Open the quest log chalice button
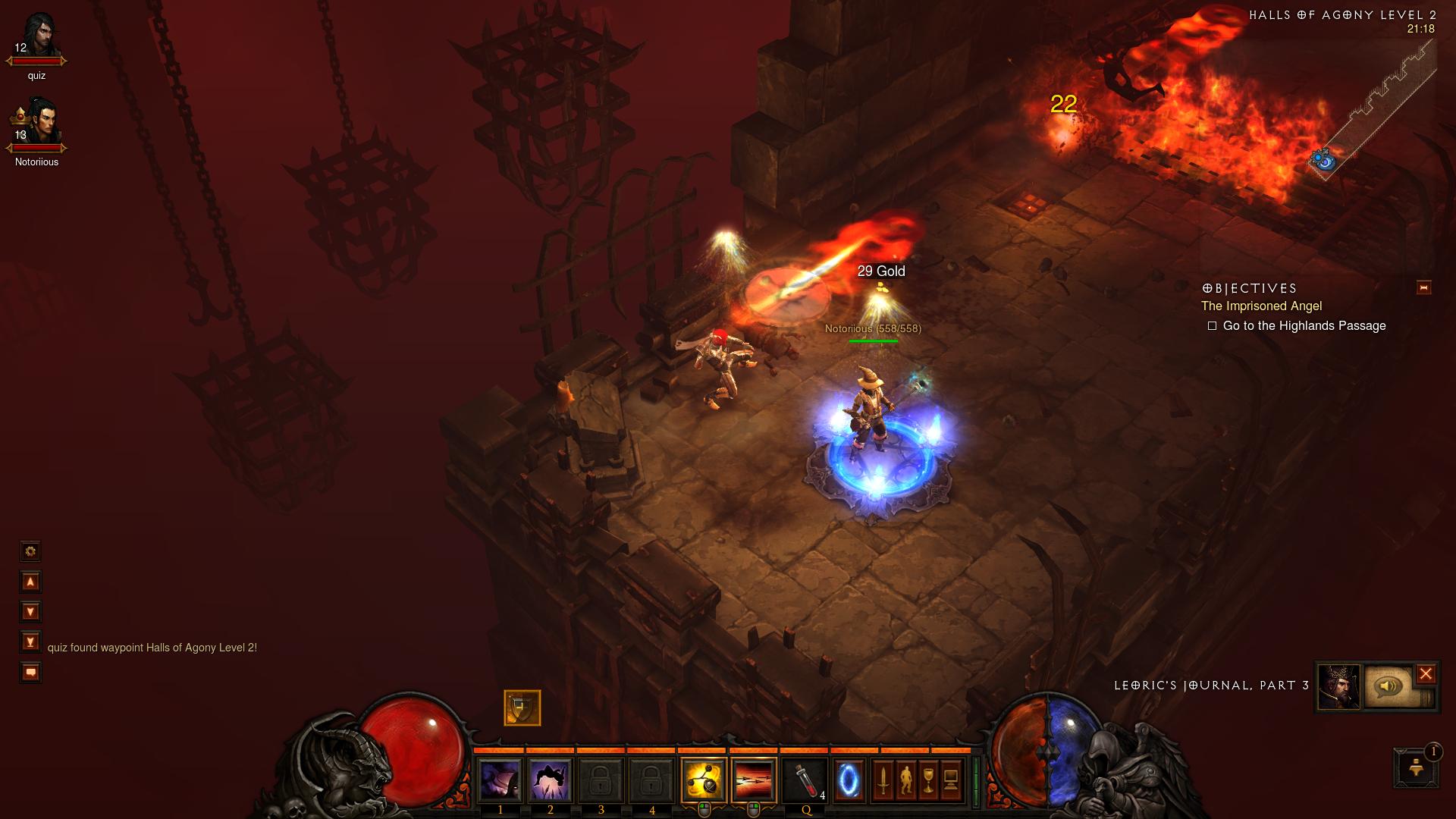The height and width of the screenshot is (819, 1456). (x=928, y=780)
